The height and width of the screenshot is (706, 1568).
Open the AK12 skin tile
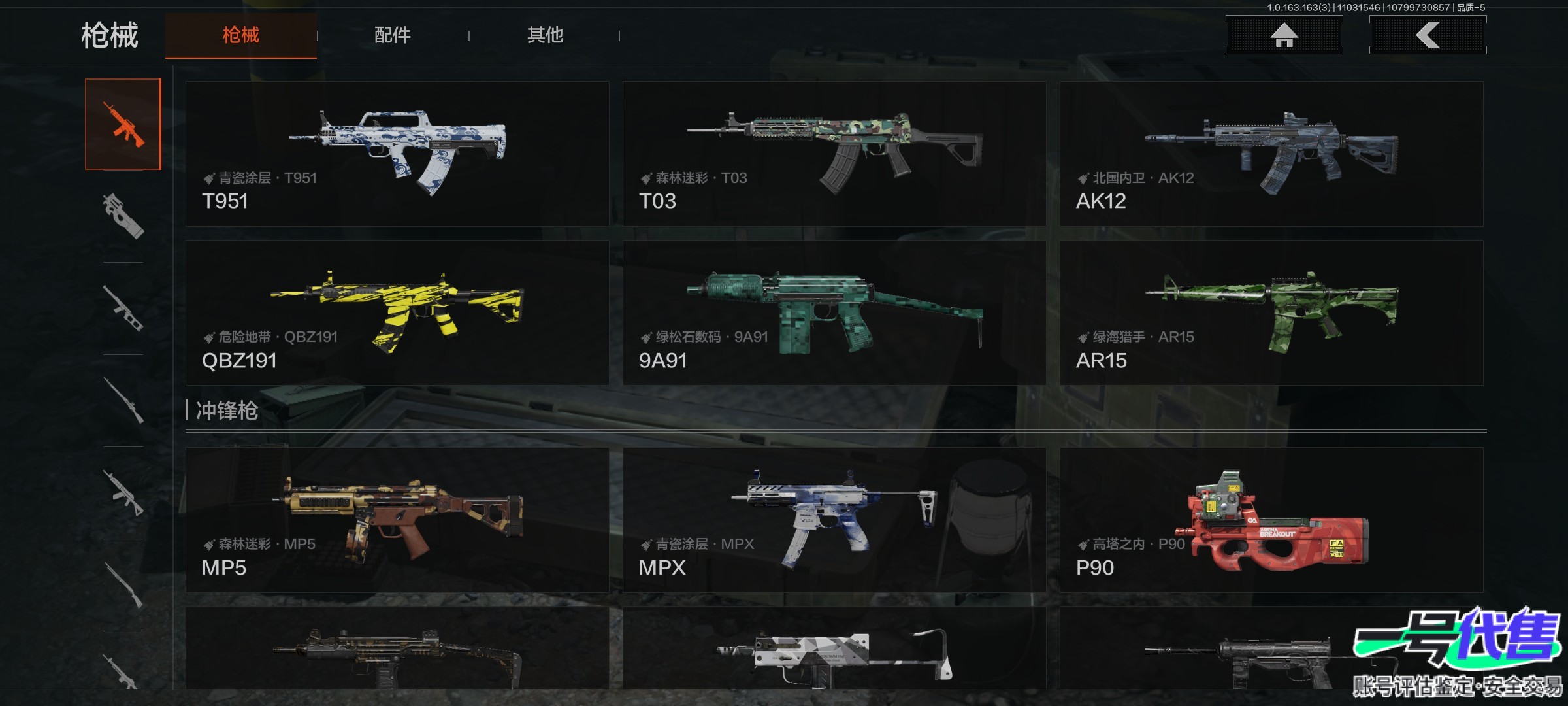[x=1271, y=154]
